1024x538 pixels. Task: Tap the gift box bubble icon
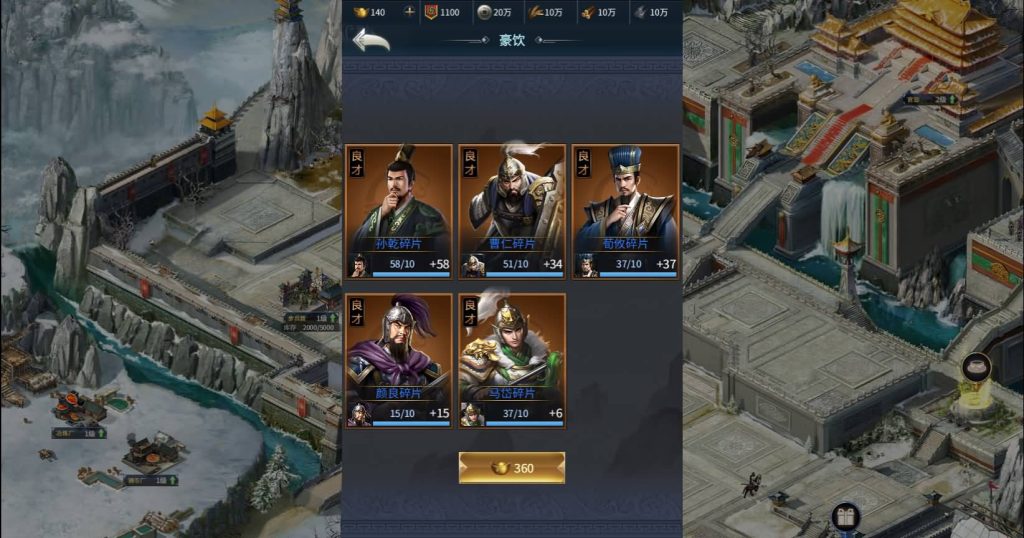click(845, 517)
